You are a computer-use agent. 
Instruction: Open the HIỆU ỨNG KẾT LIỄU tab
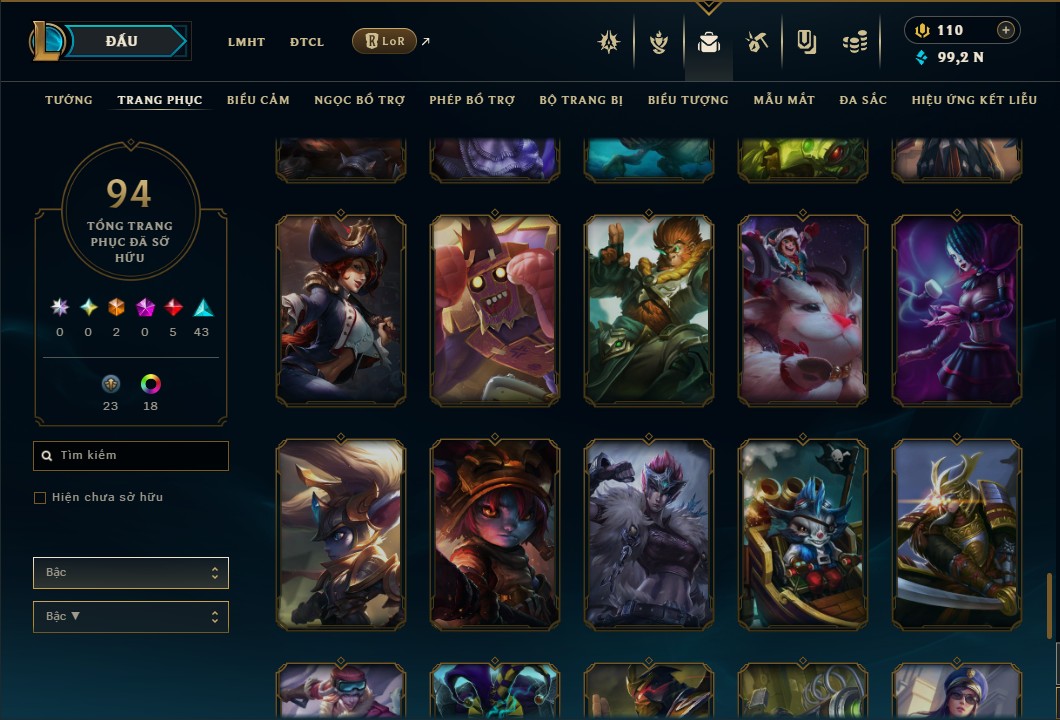(974, 100)
